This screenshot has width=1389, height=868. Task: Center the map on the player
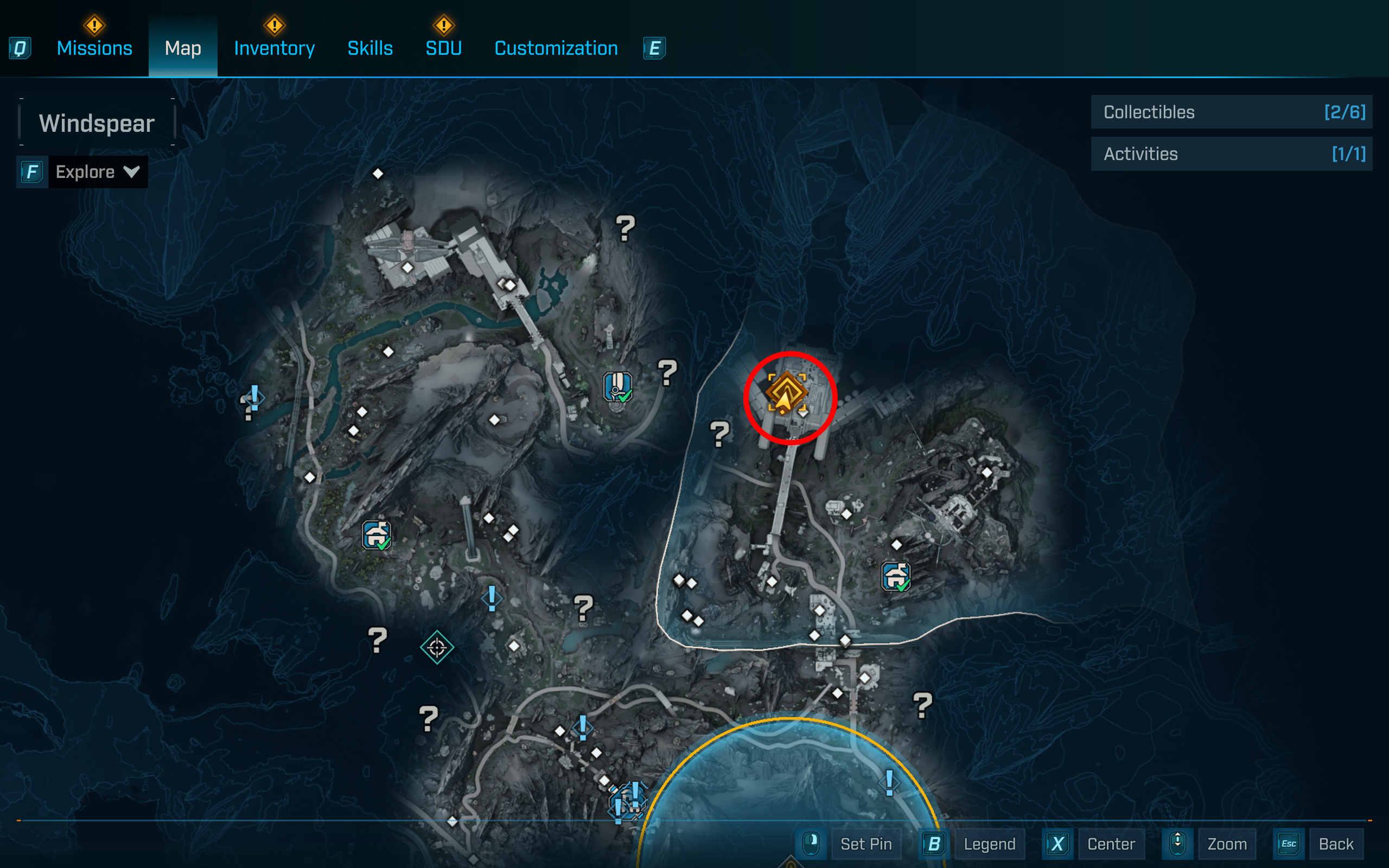pyautogui.click(x=1111, y=844)
